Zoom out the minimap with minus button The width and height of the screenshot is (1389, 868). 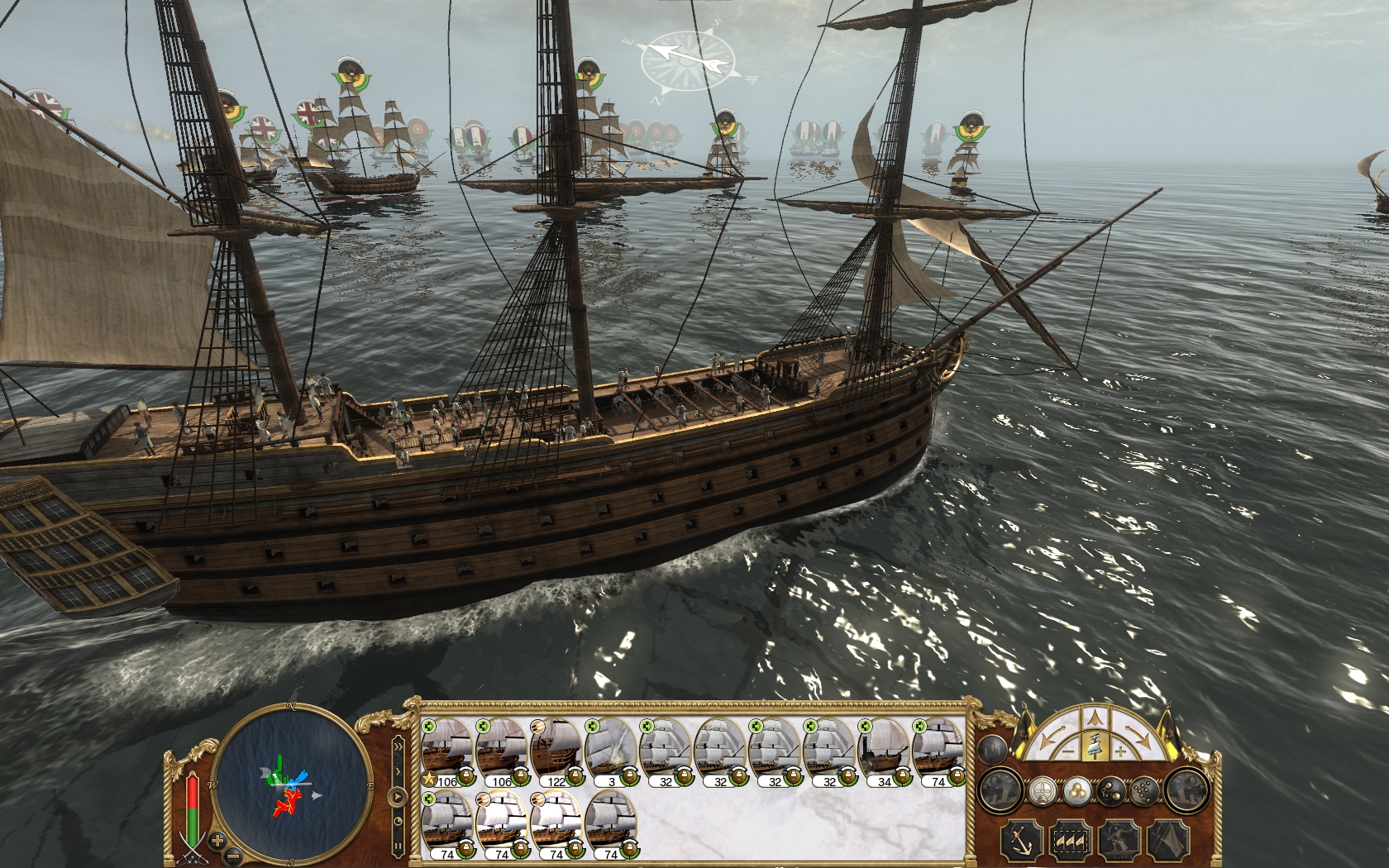[233, 856]
